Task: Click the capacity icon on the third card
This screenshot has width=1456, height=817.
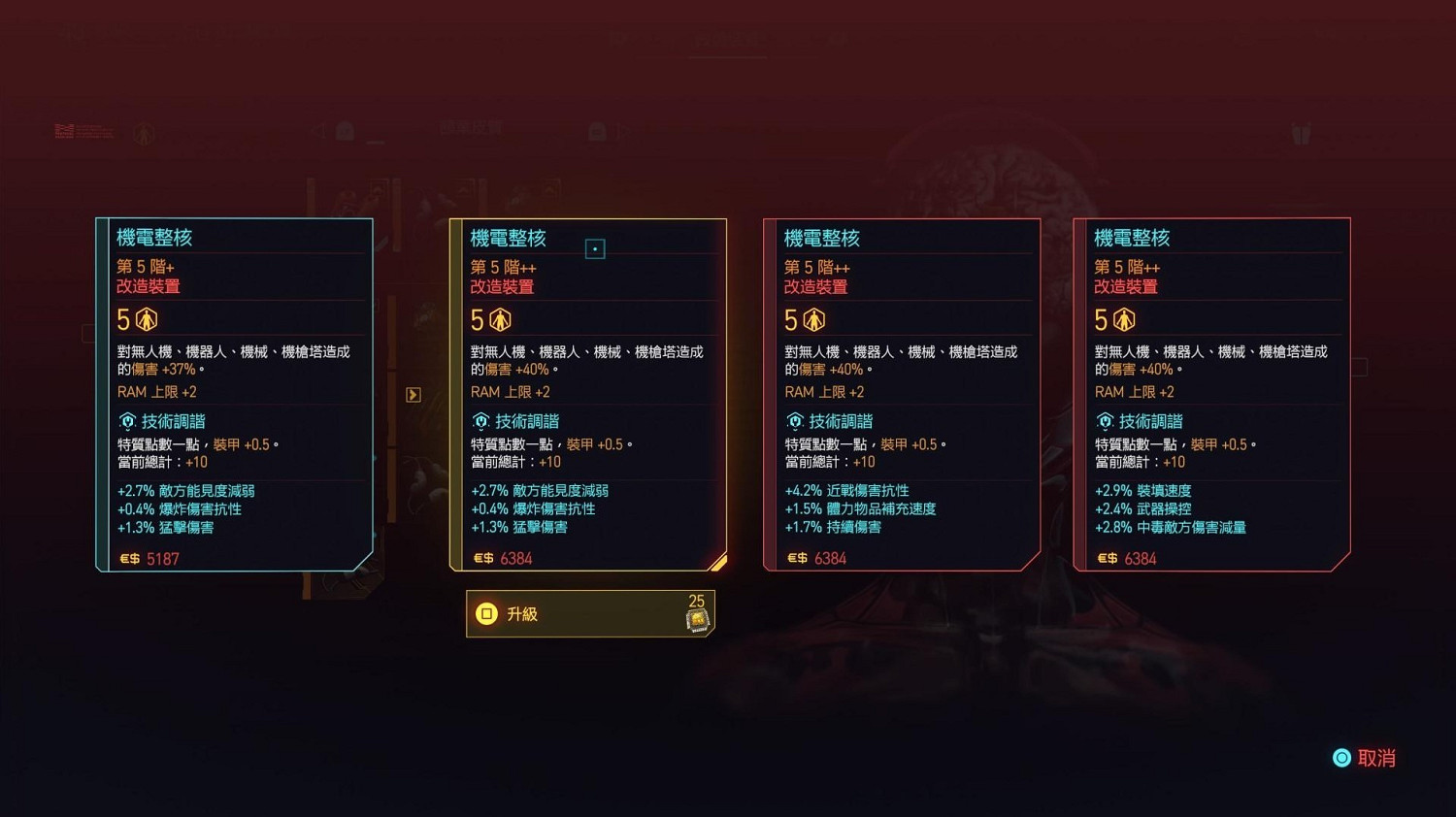Action: coord(814,319)
